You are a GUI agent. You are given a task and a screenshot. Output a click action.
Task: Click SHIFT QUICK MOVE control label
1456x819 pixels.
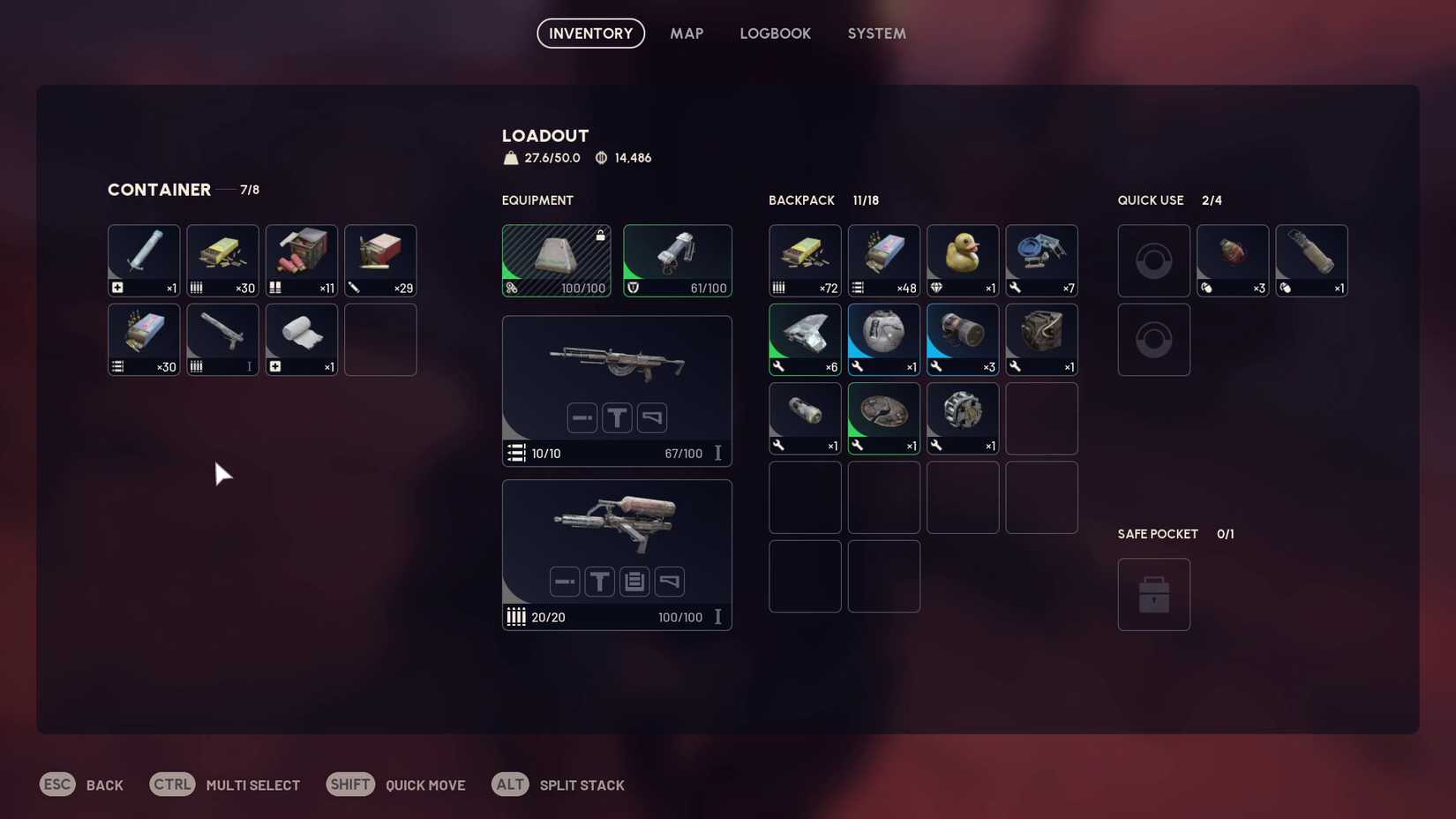point(396,784)
